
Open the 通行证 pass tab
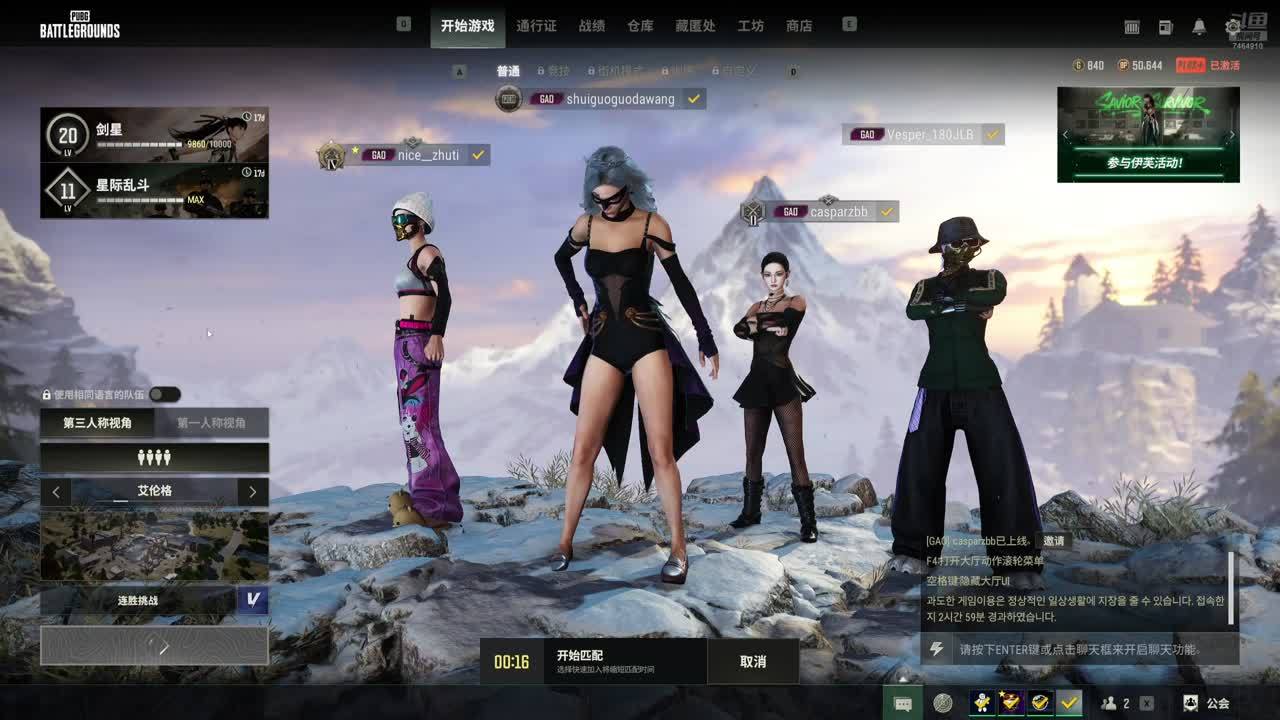tap(536, 26)
